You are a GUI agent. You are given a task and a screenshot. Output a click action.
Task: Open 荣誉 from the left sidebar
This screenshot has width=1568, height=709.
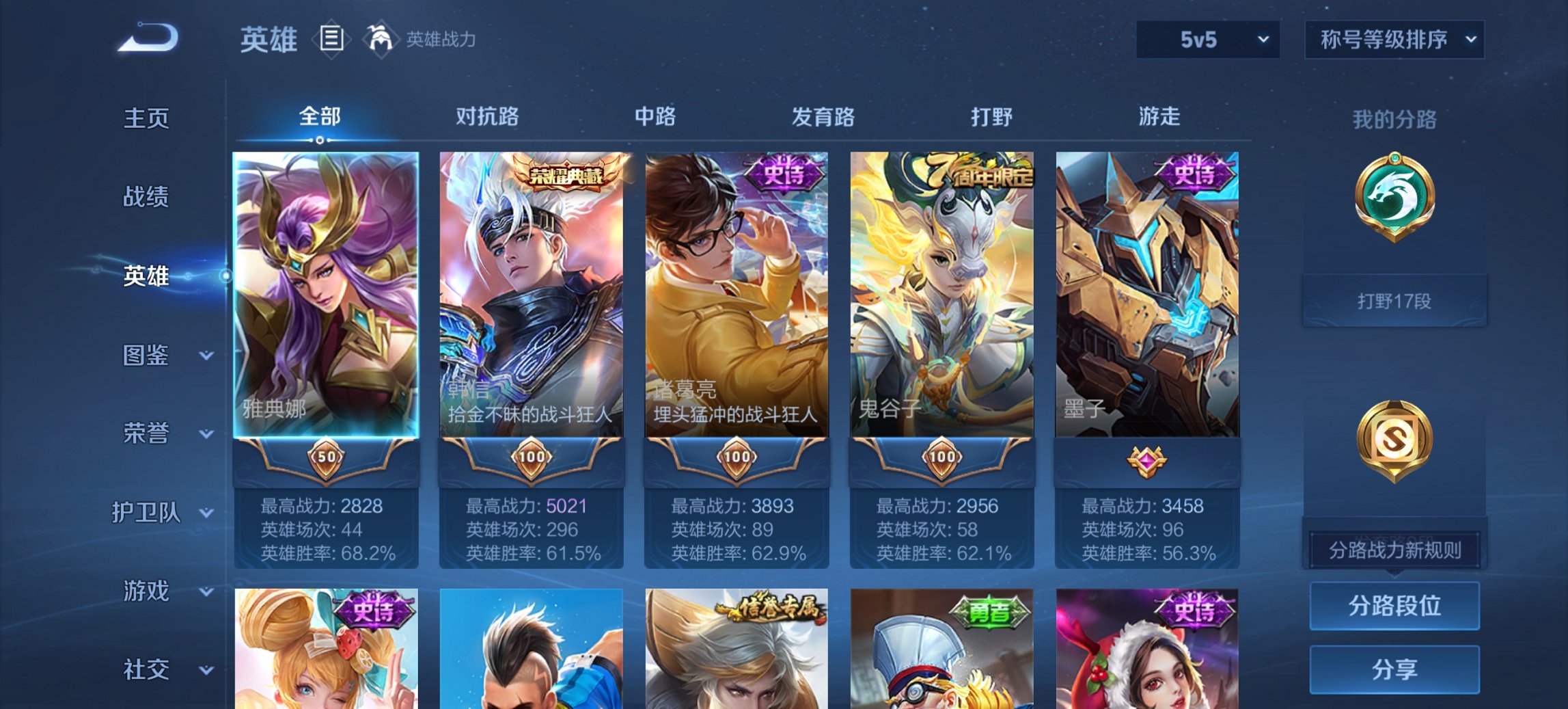[146, 432]
